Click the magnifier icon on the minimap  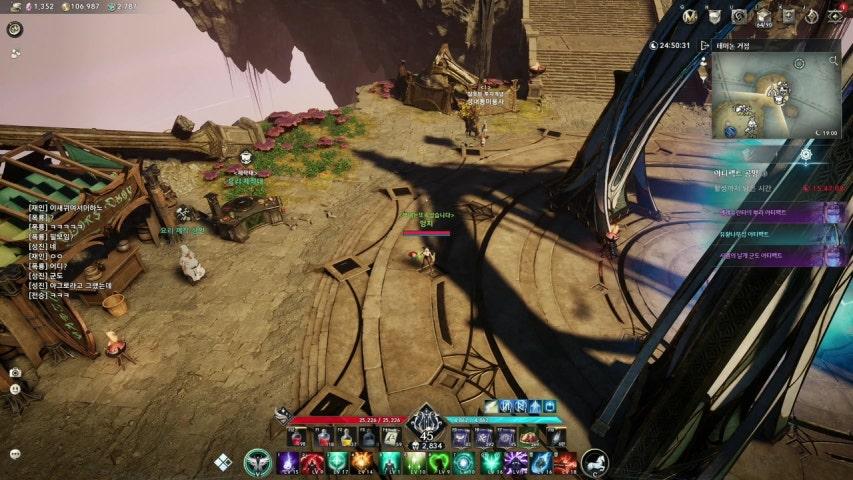(834, 61)
